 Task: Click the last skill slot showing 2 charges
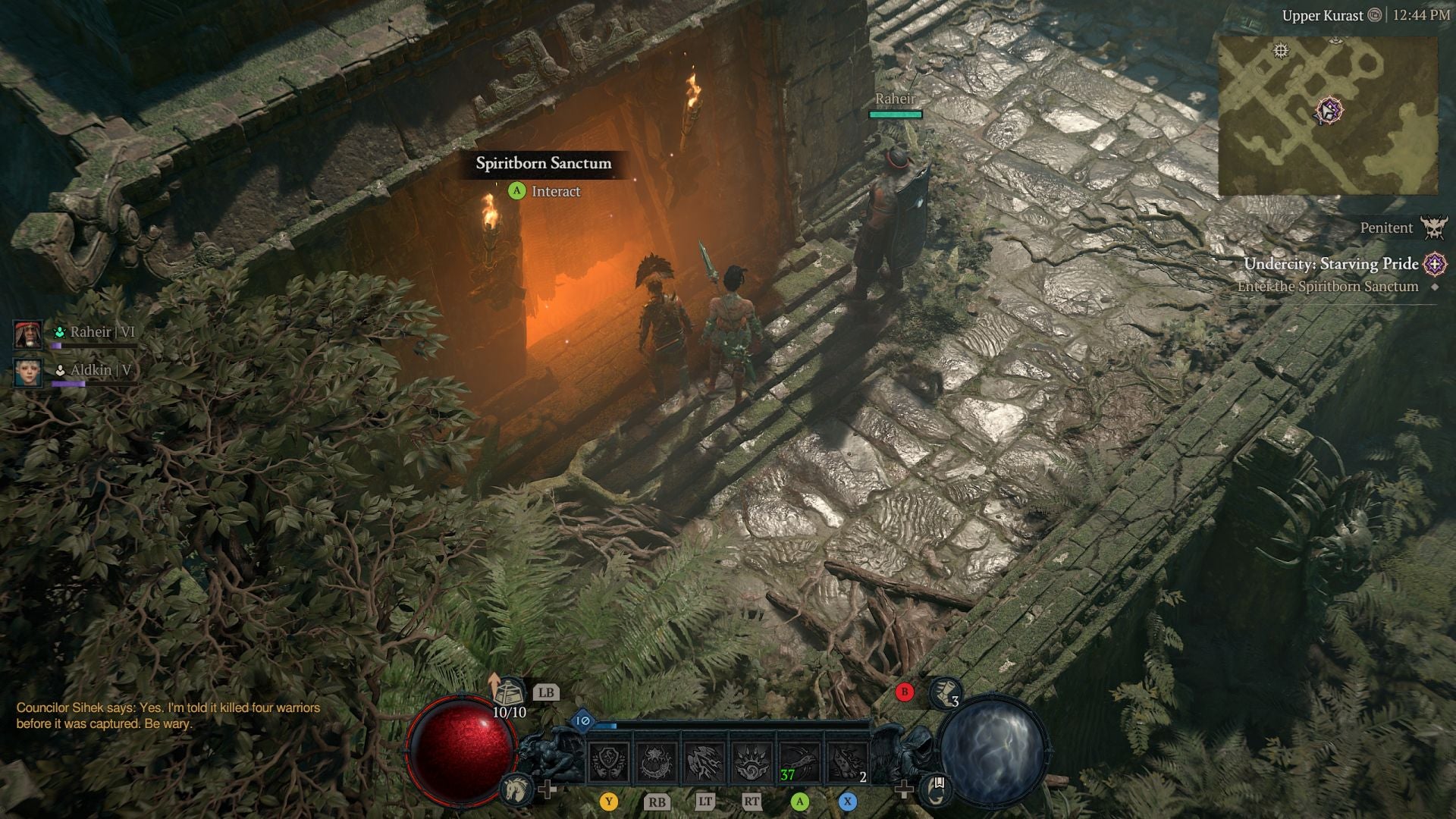846,761
